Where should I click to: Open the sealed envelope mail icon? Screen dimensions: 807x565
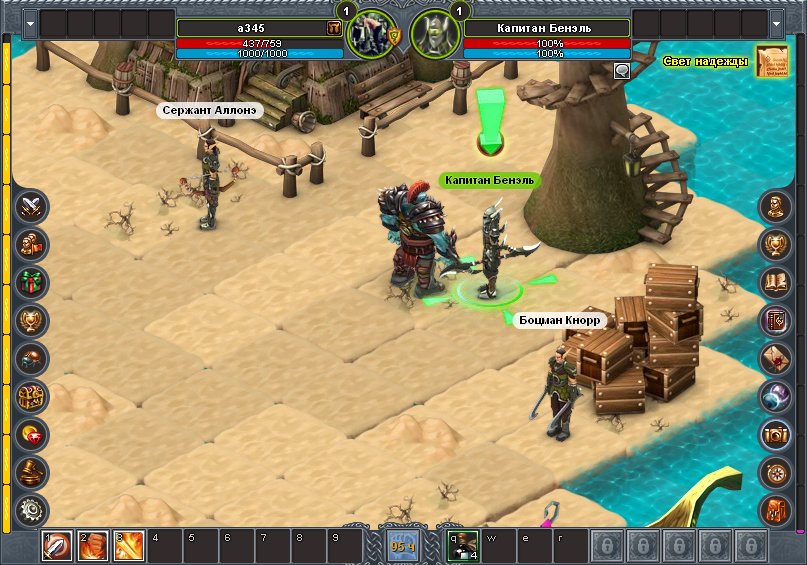click(774, 359)
